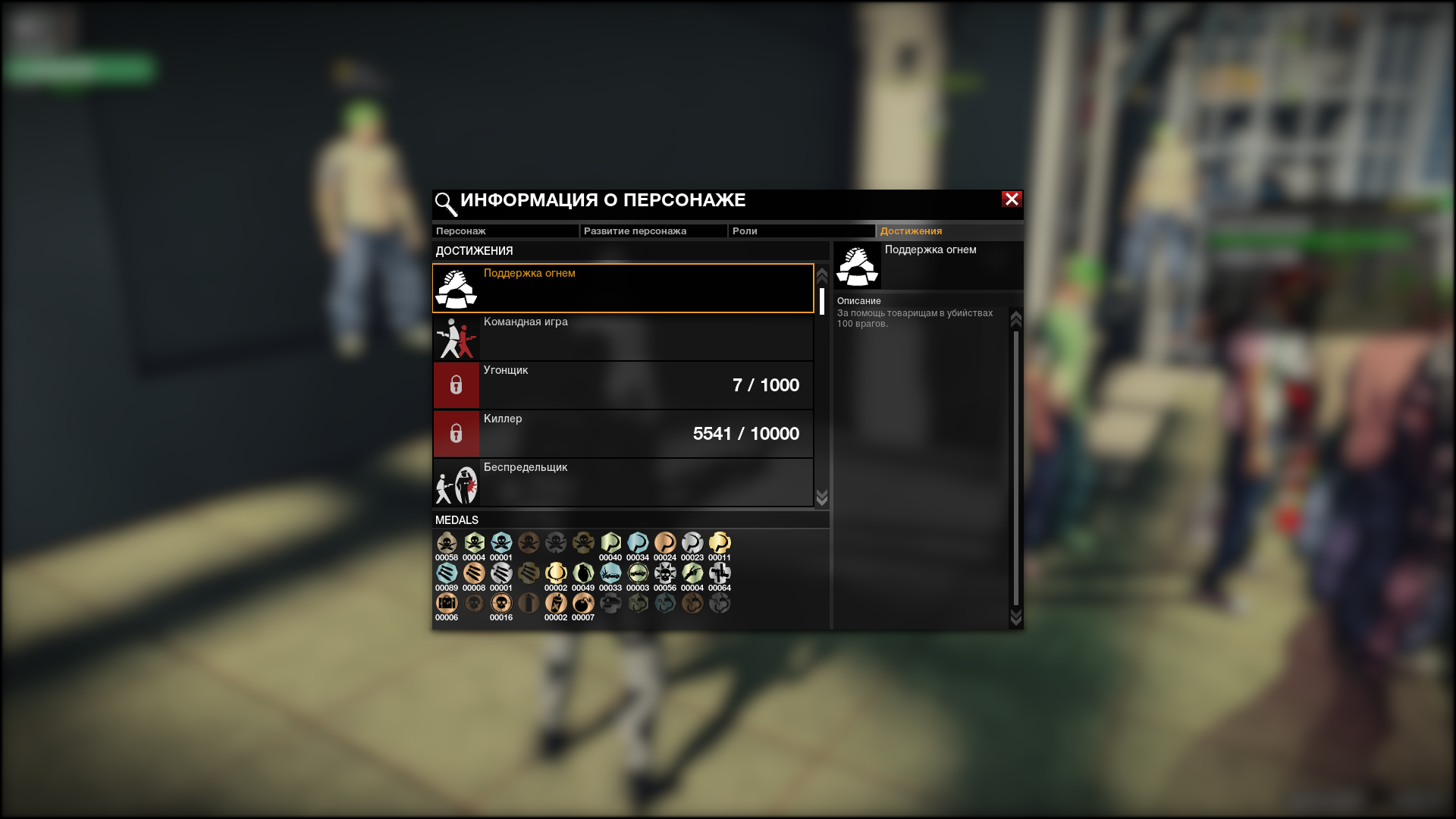Click the medal showing count 00016
The width and height of the screenshot is (1456, 819).
coord(501,604)
